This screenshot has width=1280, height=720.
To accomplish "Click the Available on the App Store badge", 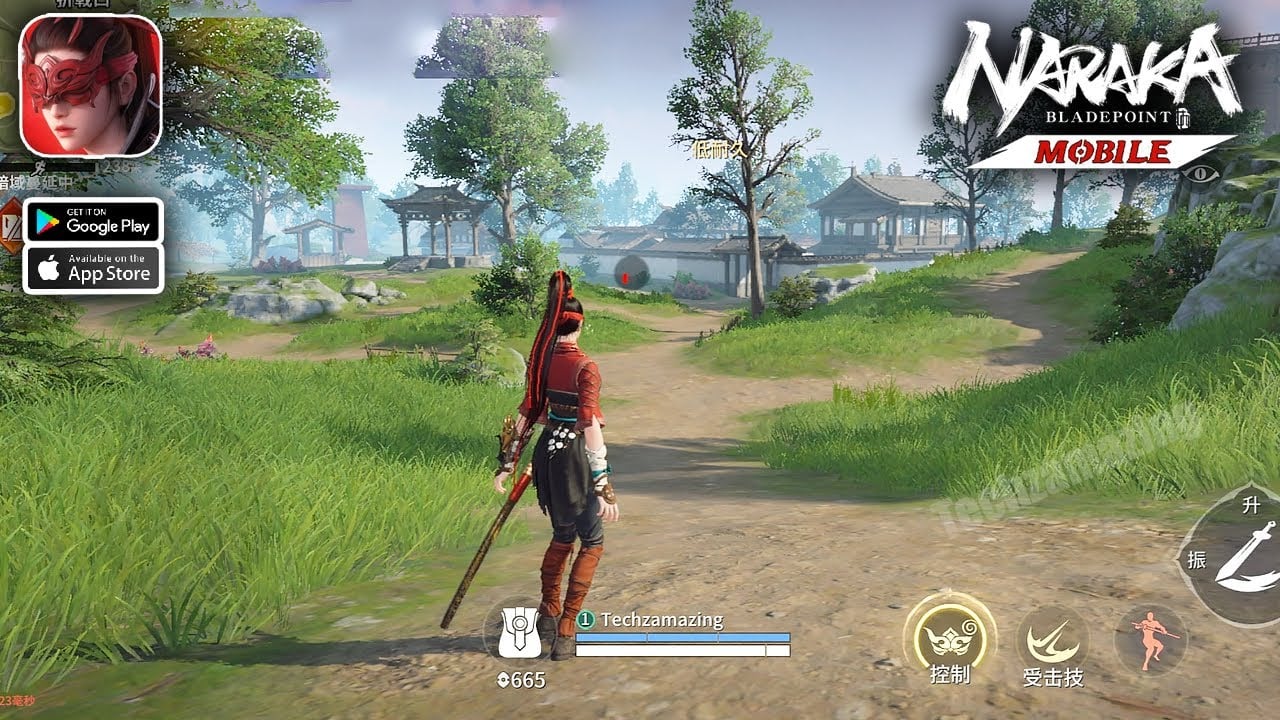I will (93, 268).
